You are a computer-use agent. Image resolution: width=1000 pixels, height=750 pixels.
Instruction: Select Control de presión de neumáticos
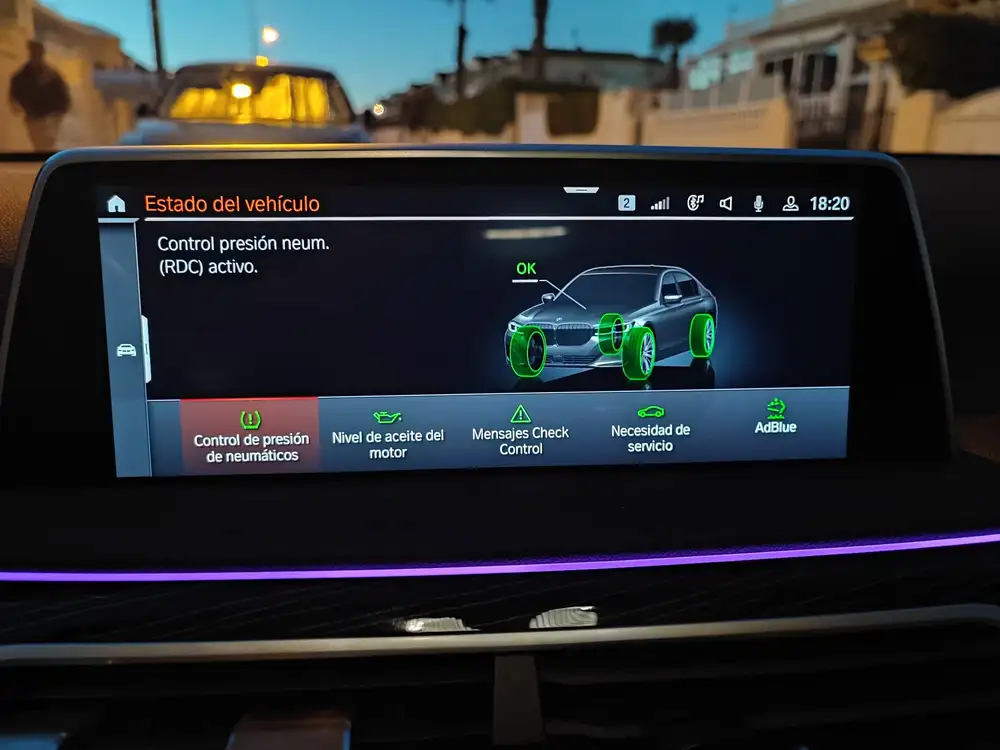pos(251,438)
